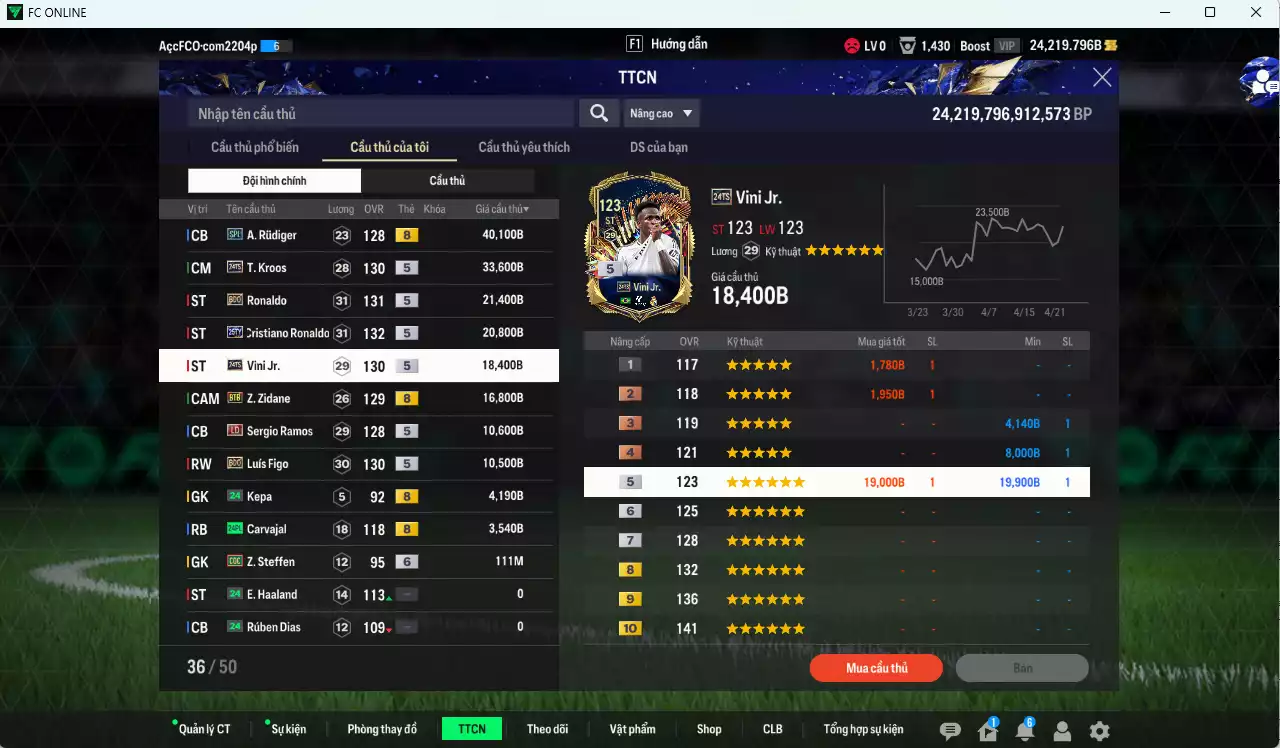Open the DS của bạn tab
This screenshot has height=748, width=1280.
(658, 147)
